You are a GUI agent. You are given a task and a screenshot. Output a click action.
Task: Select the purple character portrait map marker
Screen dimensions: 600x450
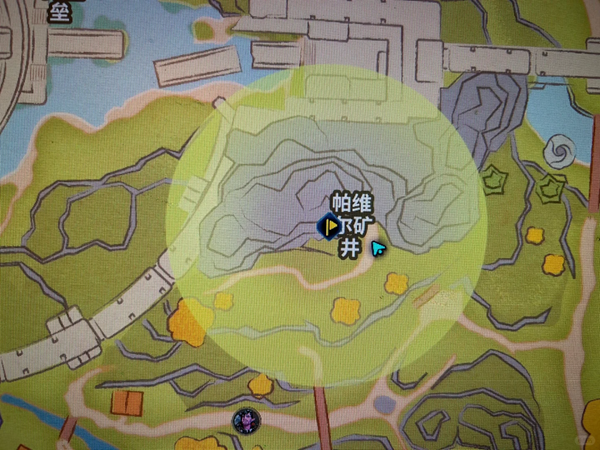[243, 421]
